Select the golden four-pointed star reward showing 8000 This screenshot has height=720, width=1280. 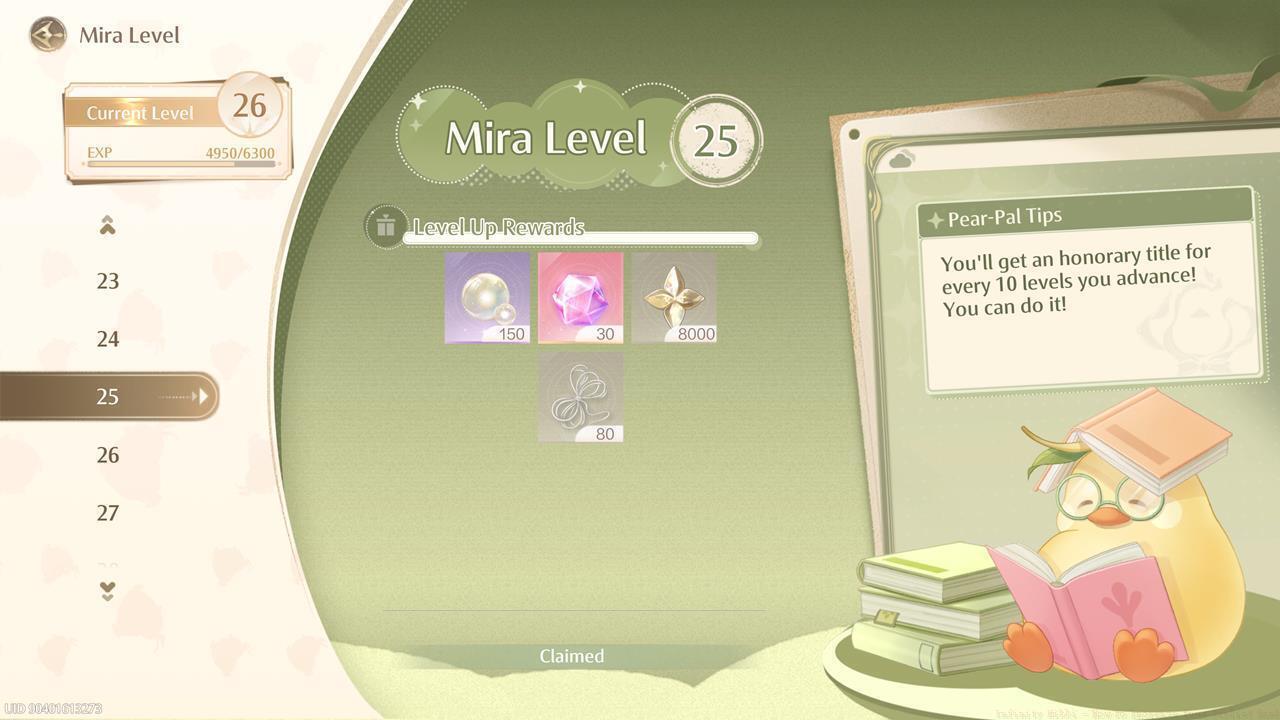[675, 297]
